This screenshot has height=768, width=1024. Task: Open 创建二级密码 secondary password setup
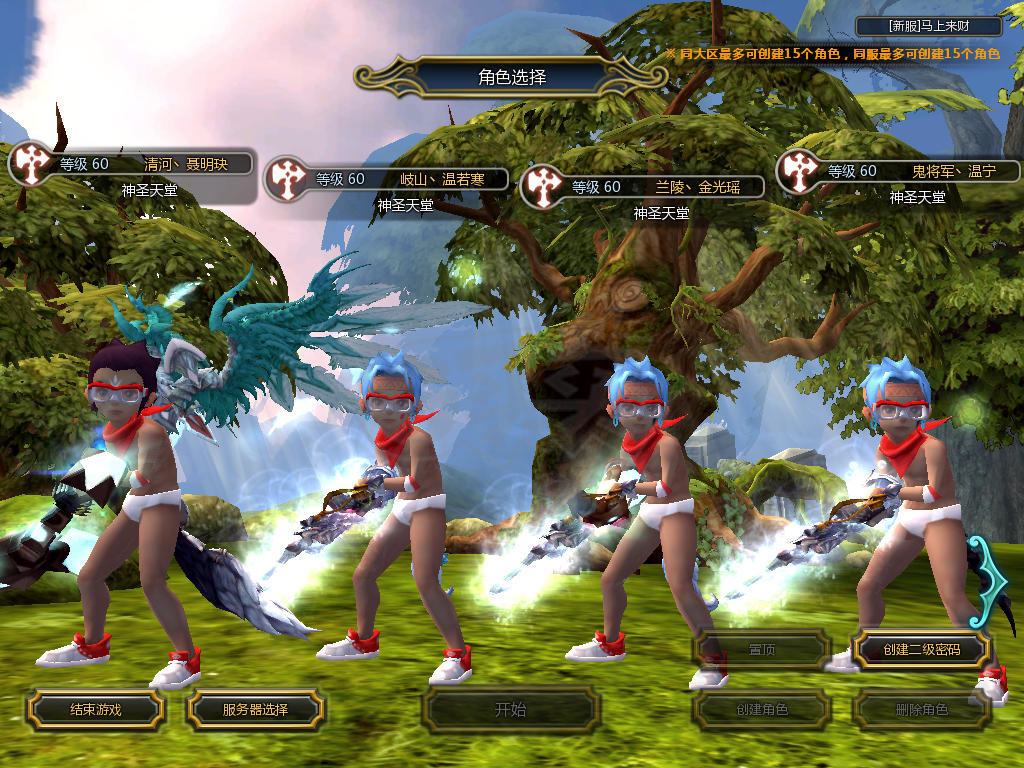[921, 649]
